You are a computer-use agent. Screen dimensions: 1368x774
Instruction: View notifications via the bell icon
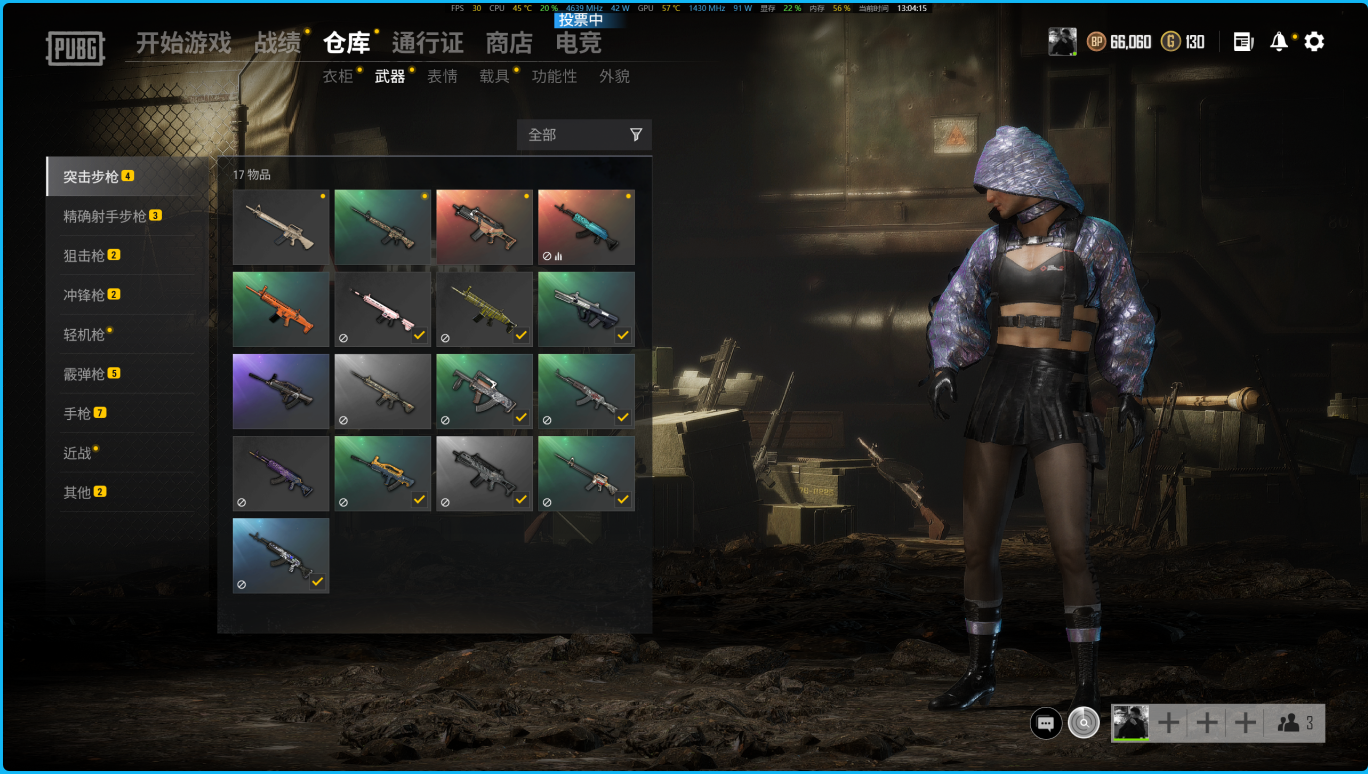pos(1278,42)
